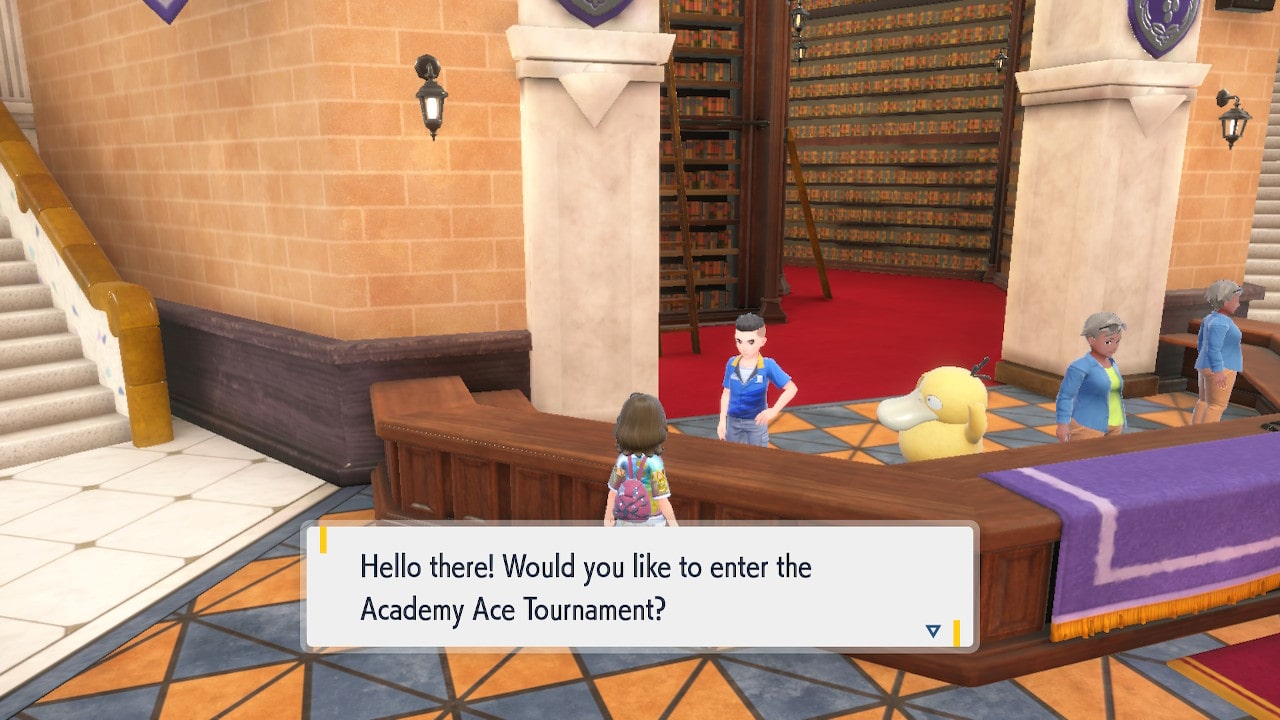Click the Academy Ace Tournament dialogue box

(x=640, y=587)
